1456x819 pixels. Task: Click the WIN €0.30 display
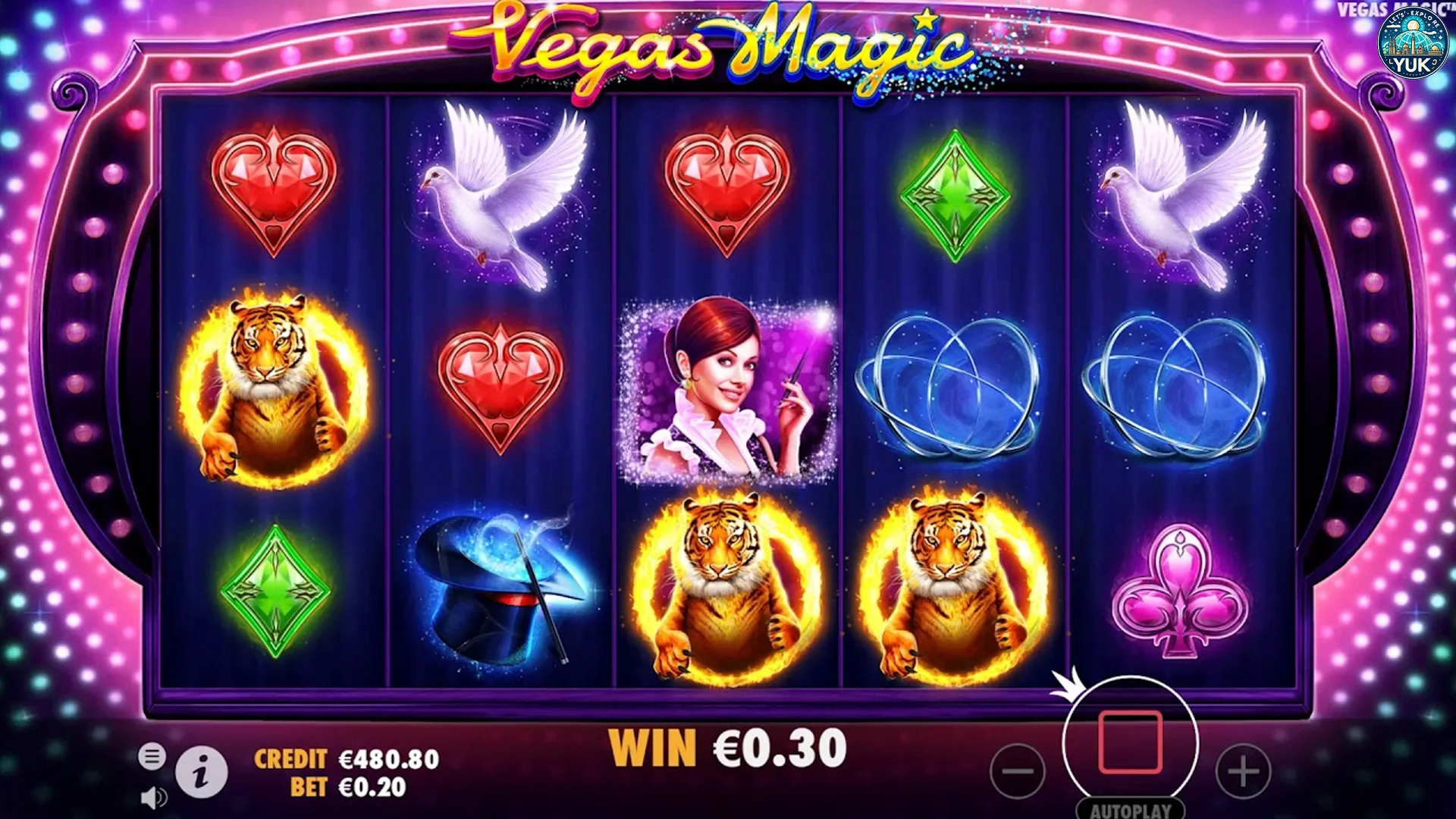(728, 747)
